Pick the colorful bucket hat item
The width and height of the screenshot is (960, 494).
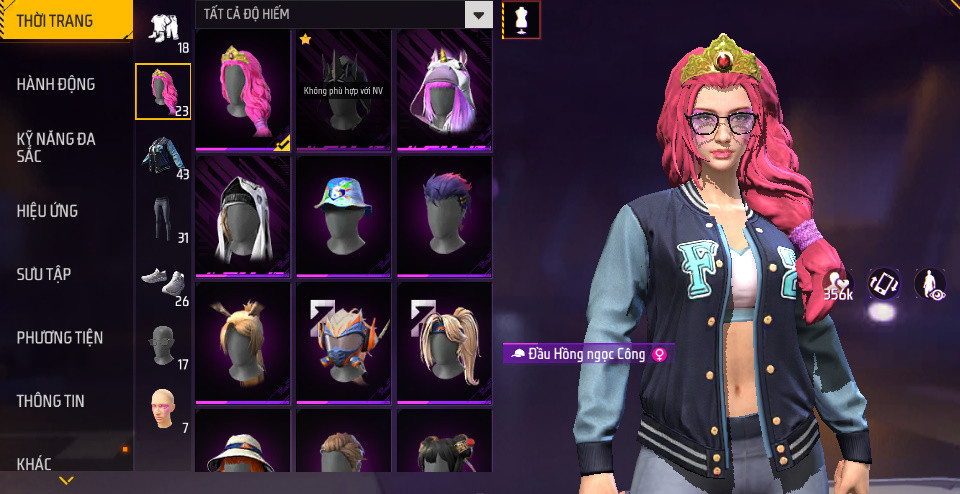[x=343, y=214]
